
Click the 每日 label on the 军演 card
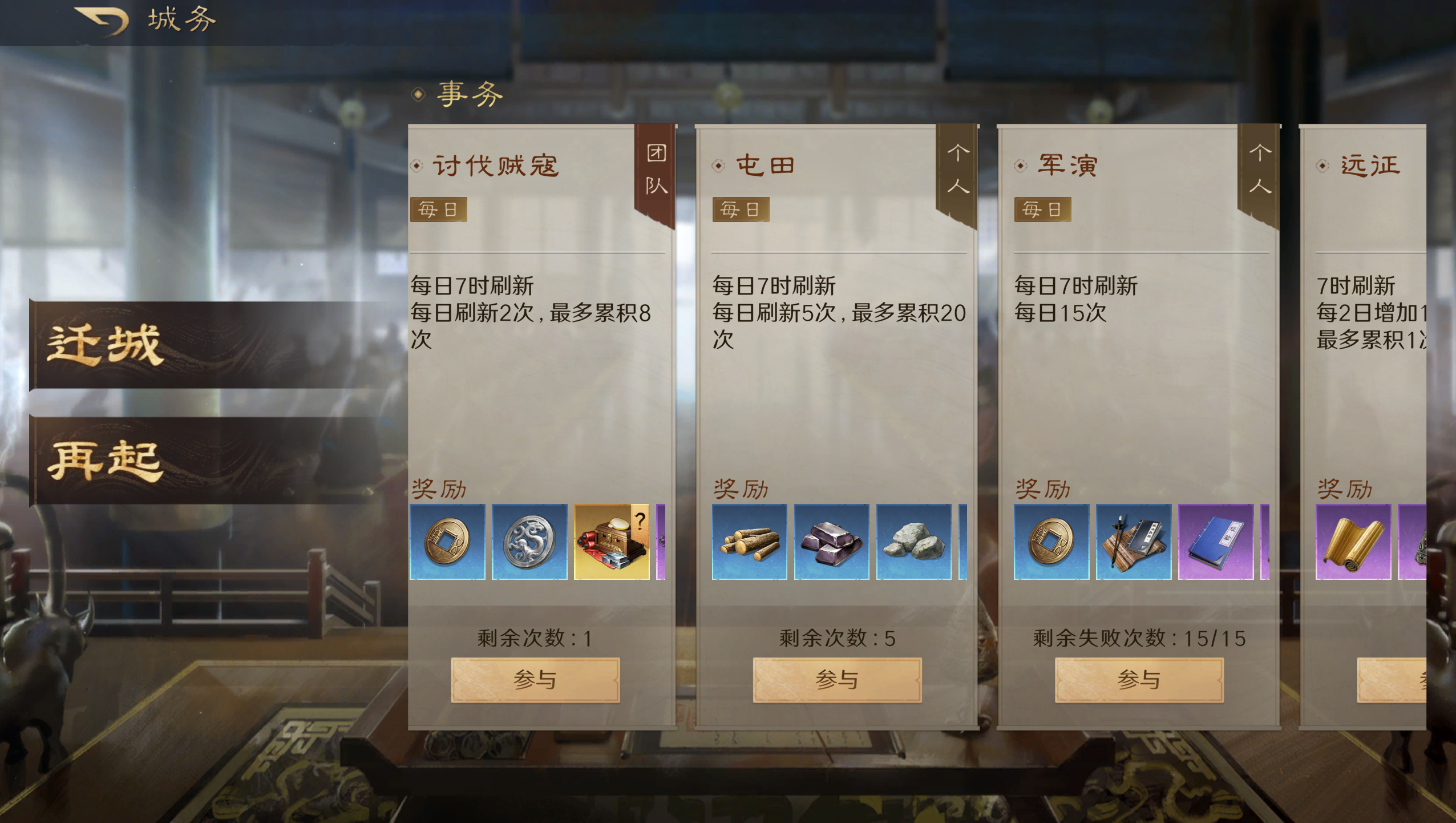1043,209
